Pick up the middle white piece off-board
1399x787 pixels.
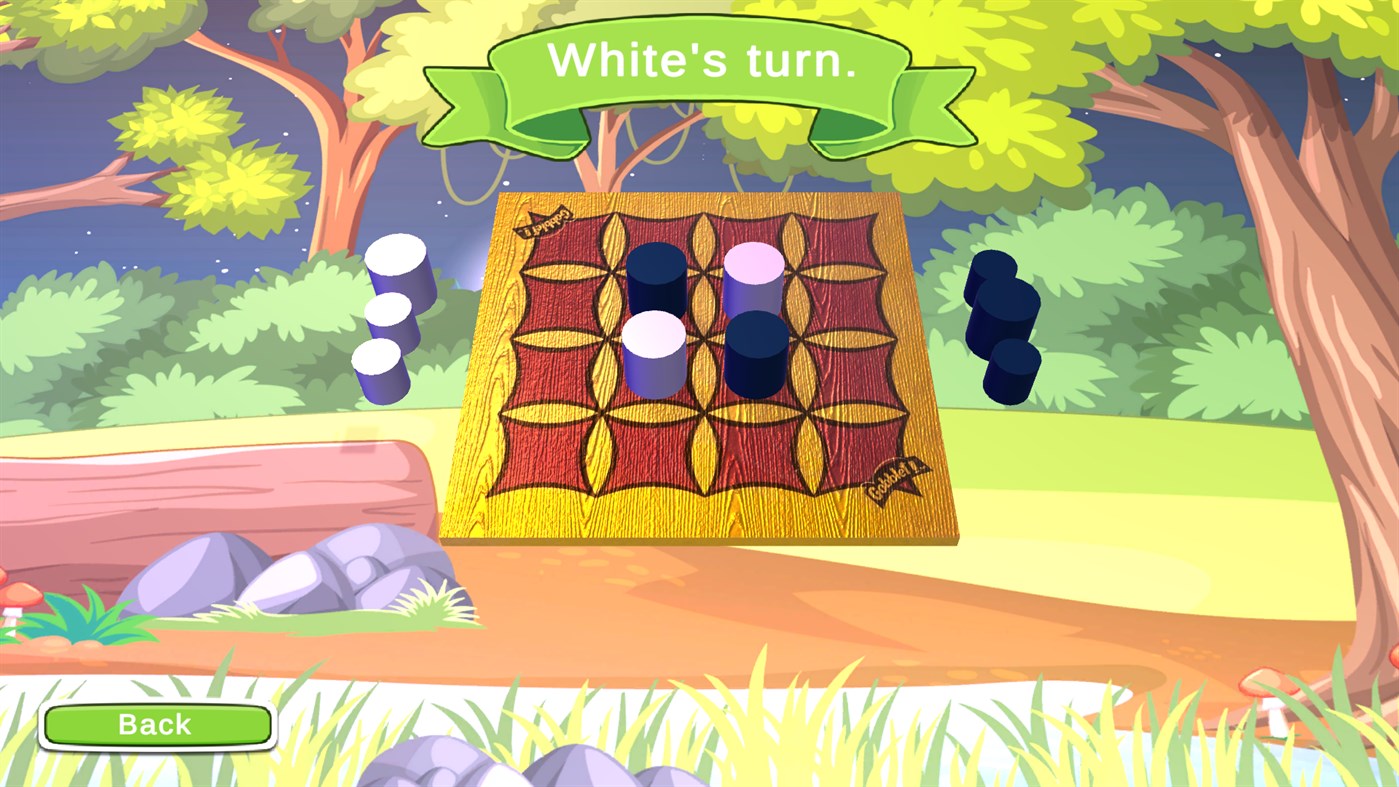point(391,316)
